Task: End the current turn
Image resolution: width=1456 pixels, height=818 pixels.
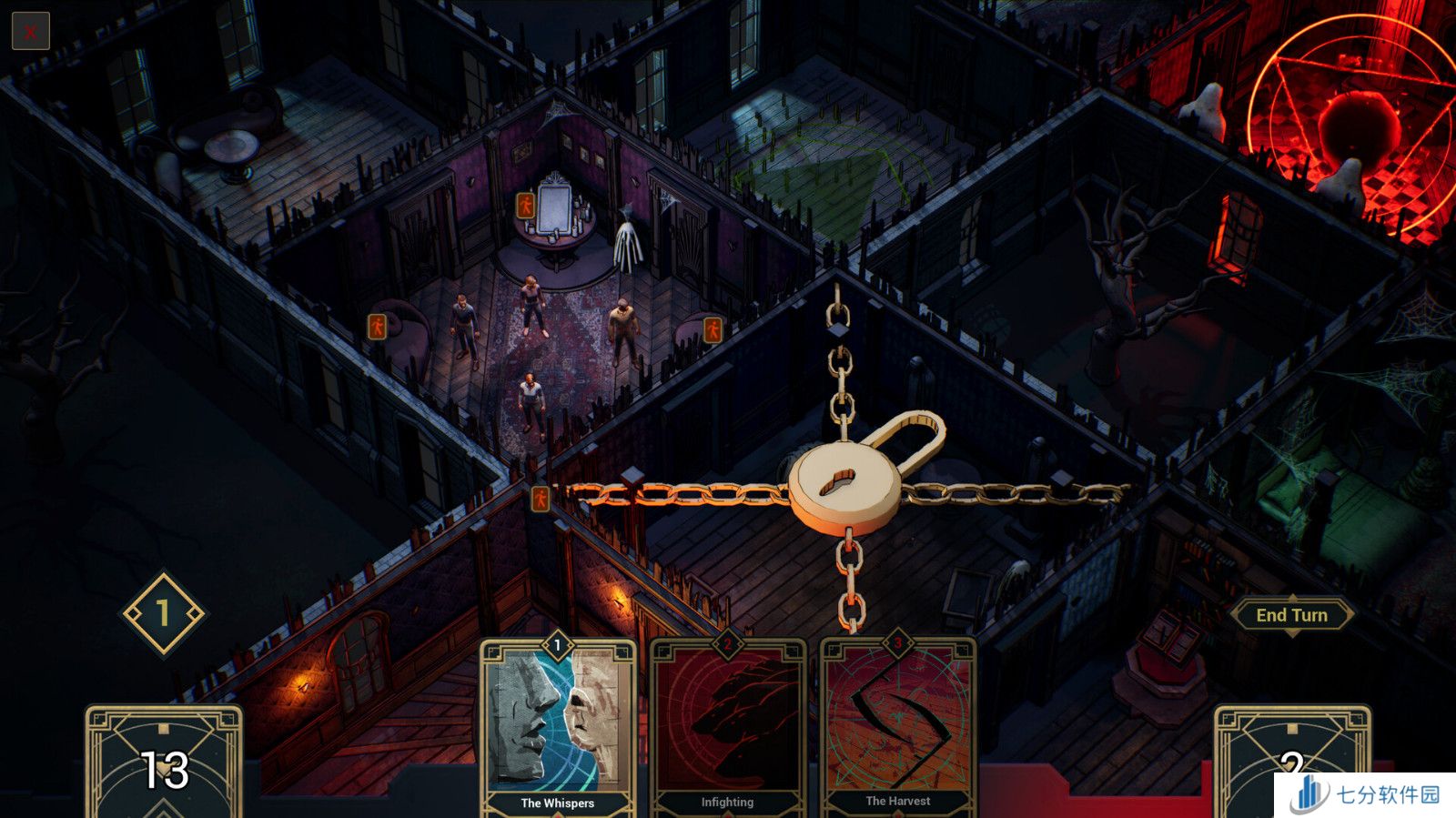Action: [1291, 615]
